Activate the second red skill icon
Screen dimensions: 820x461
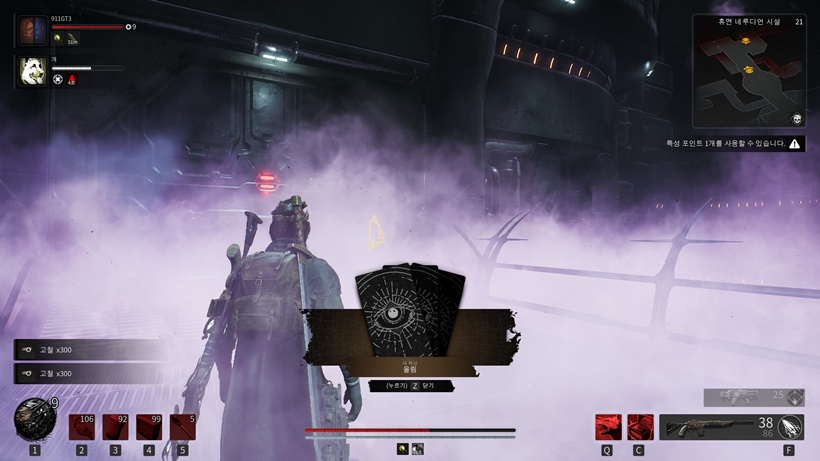click(x=640, y=427)
